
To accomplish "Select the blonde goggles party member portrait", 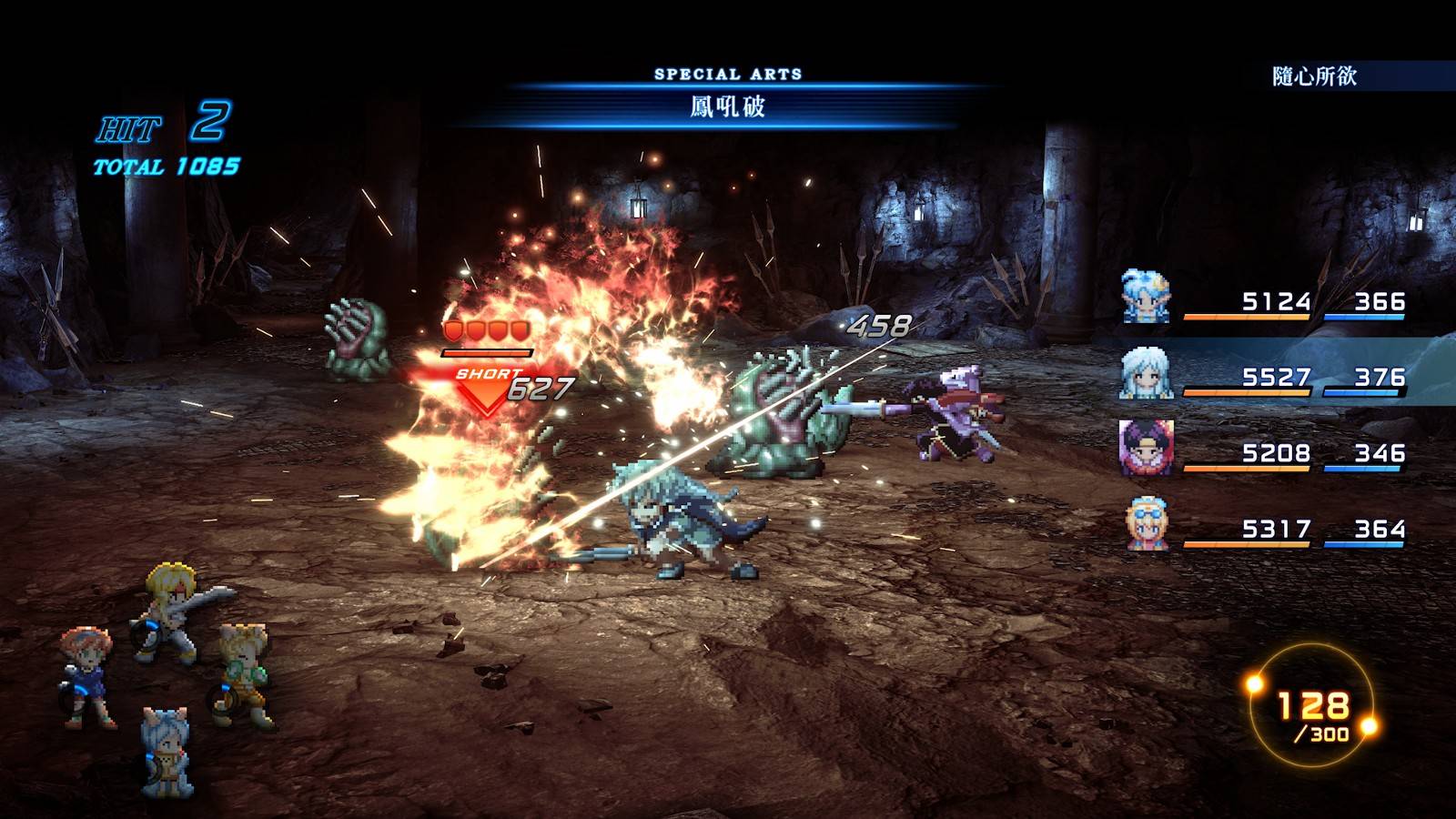I will [1147, 524].
